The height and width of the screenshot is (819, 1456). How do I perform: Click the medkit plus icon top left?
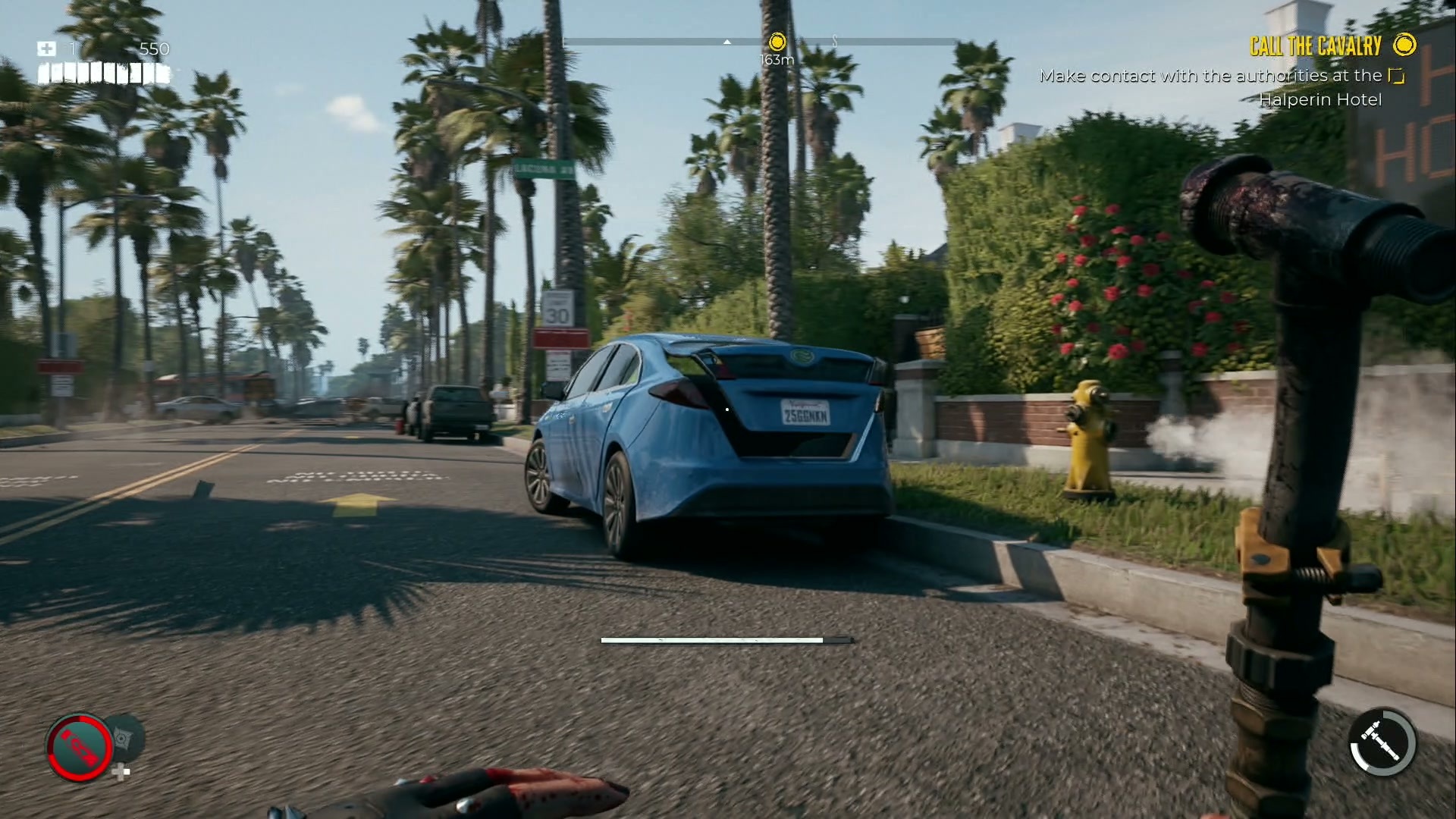coord(47,49)
